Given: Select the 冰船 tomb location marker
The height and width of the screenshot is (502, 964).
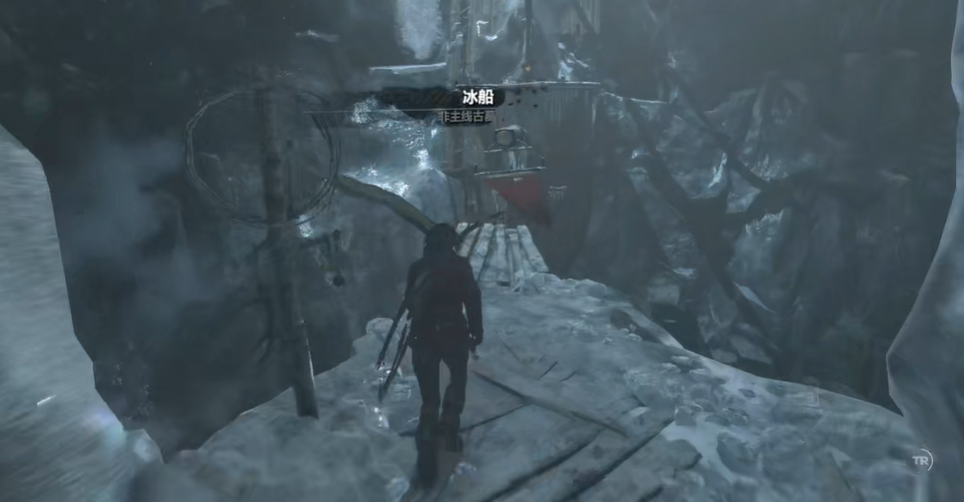Looking at the screenshot, I should (479, 98).
